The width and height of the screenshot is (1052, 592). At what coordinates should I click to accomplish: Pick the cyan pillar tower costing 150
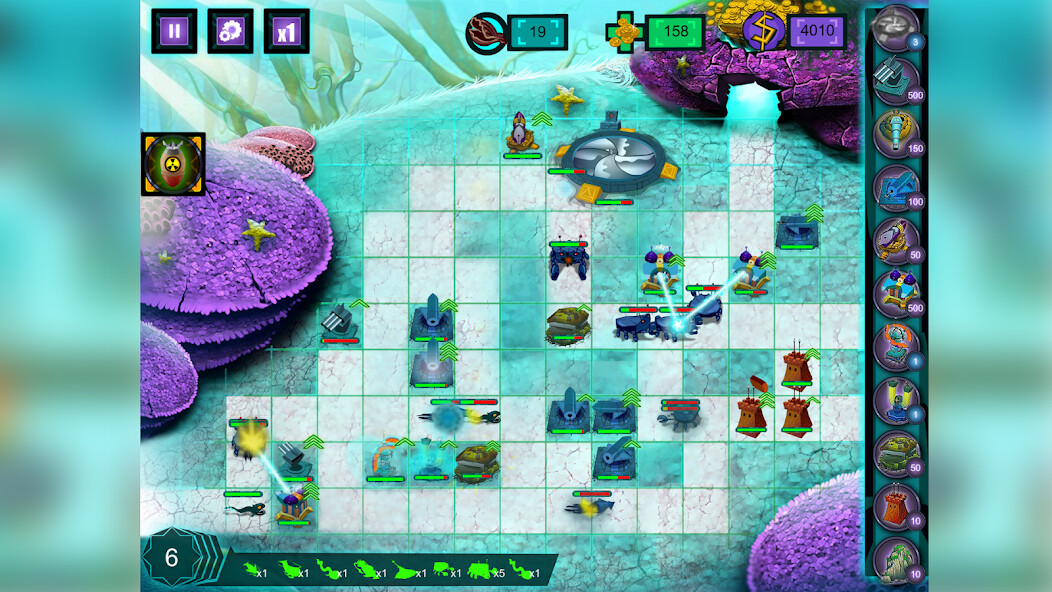click(895, 133)
